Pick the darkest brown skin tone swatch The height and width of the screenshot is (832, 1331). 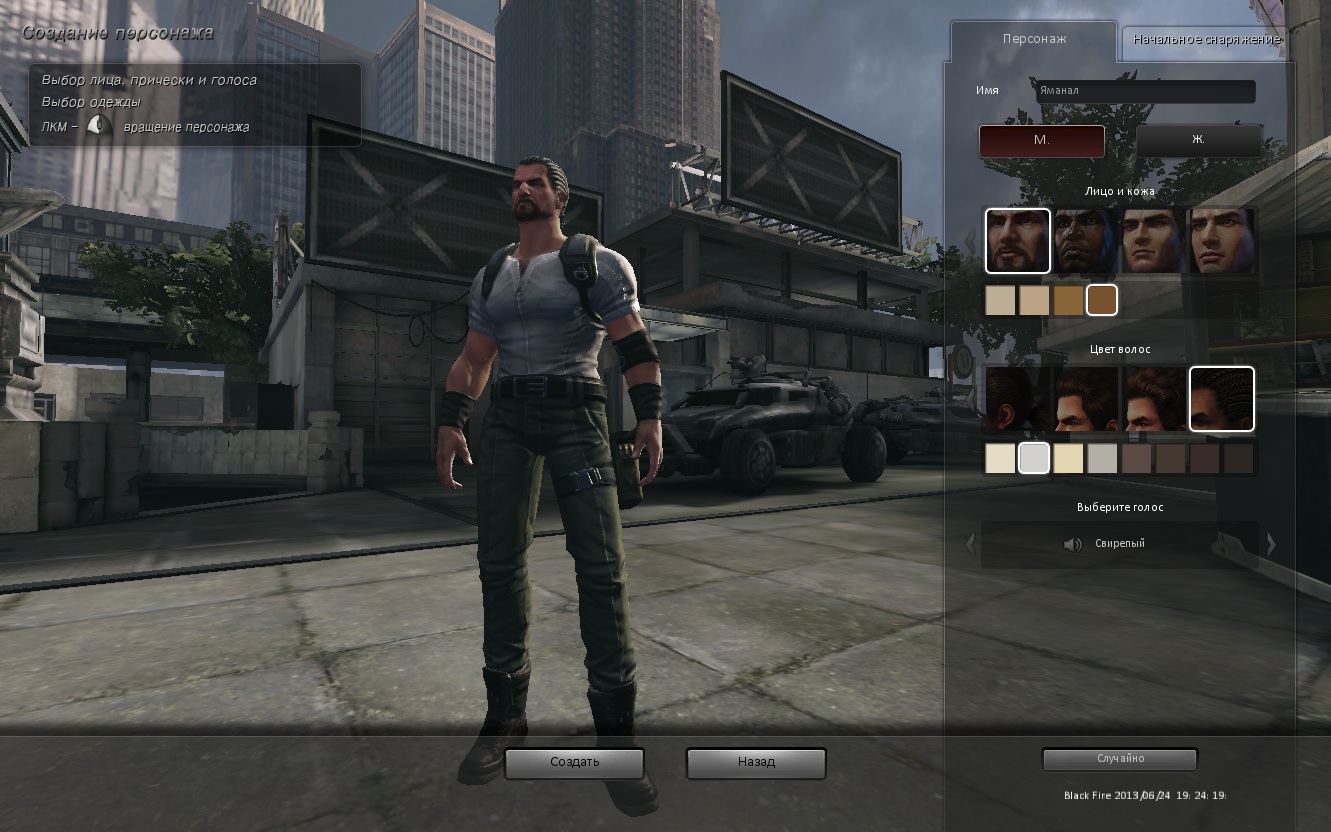pos(1101,300)
